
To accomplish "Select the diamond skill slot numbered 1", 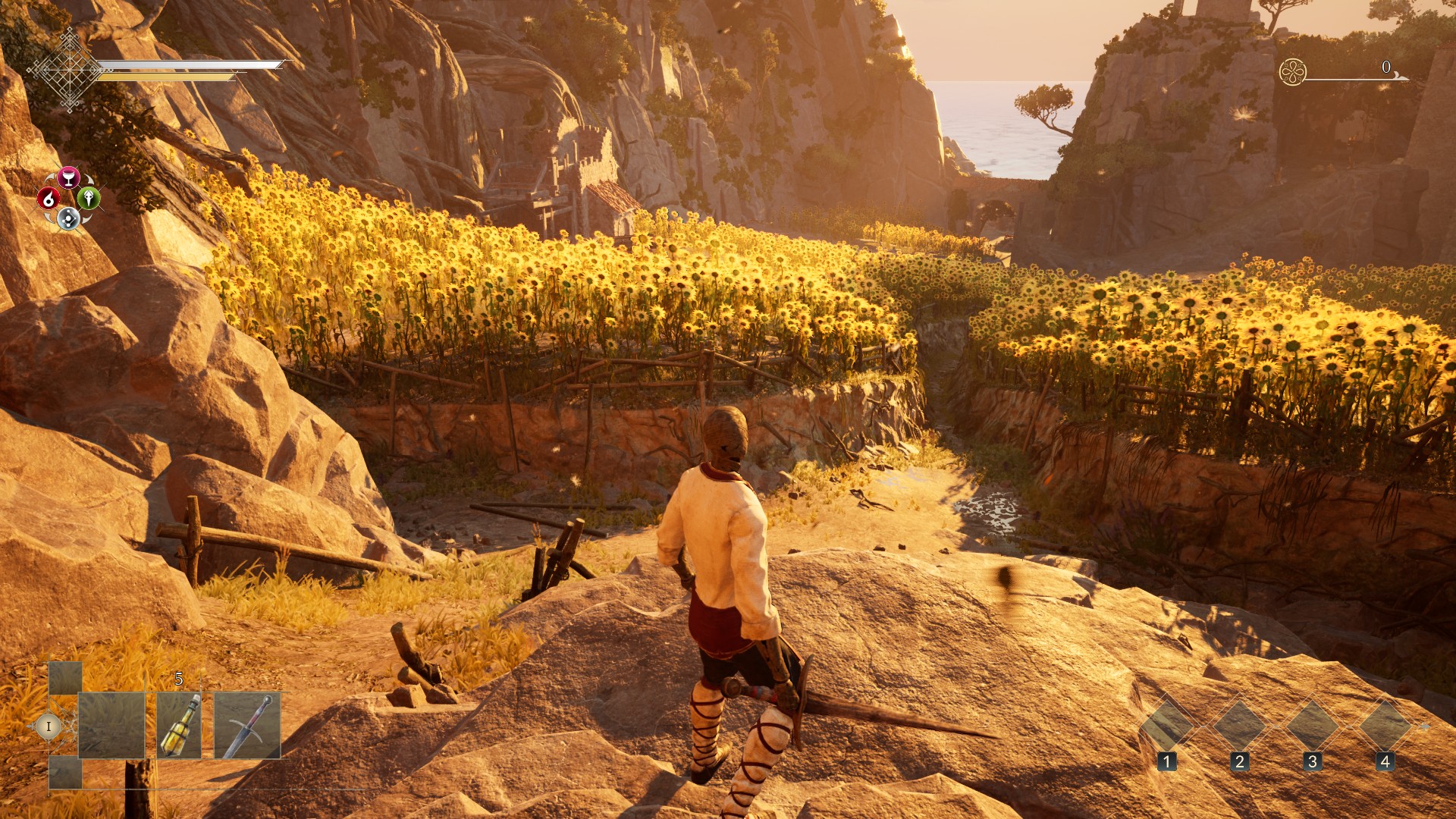I will 1166,725.
